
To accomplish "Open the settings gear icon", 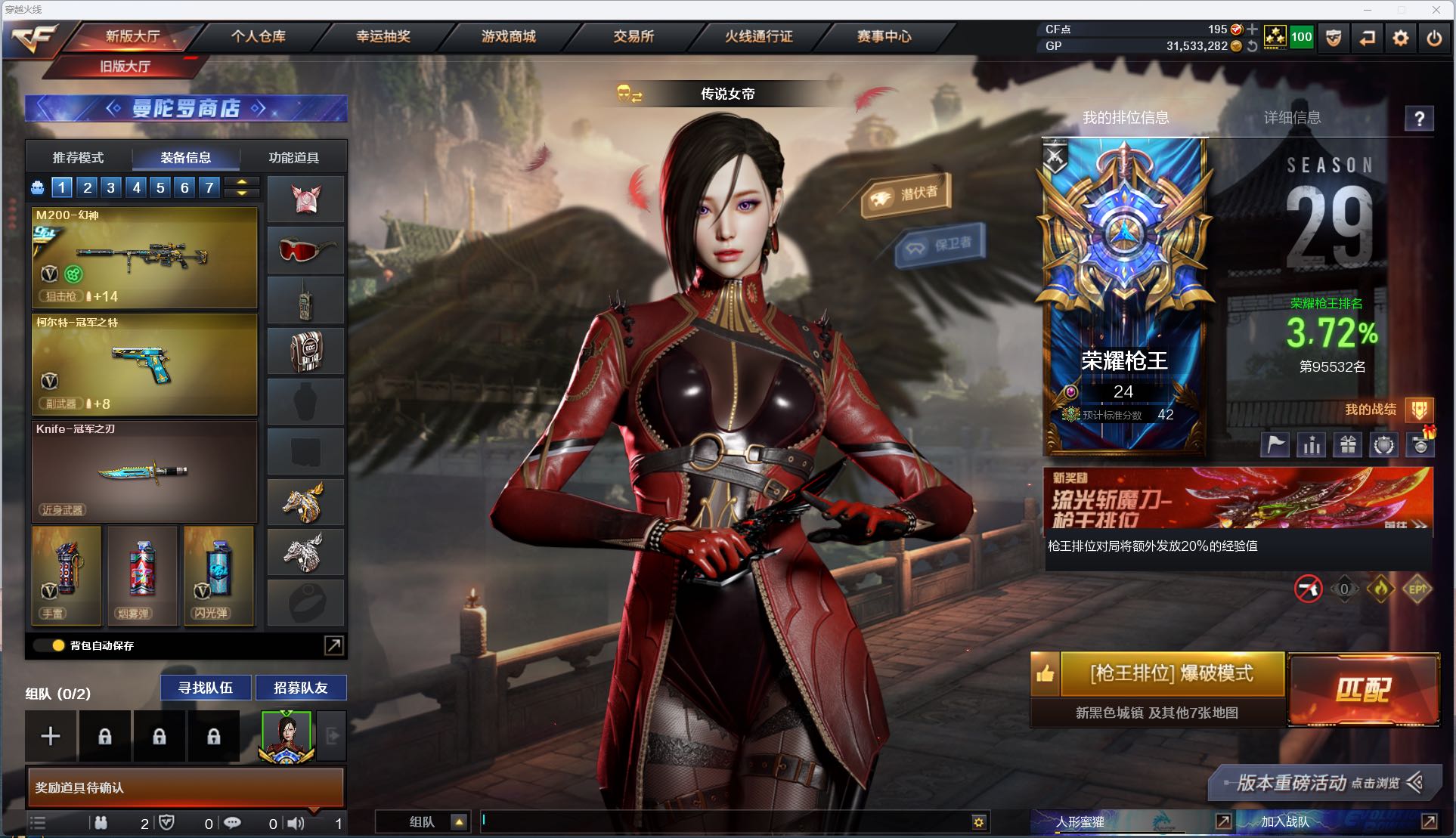I will (x=1400, y=38).
